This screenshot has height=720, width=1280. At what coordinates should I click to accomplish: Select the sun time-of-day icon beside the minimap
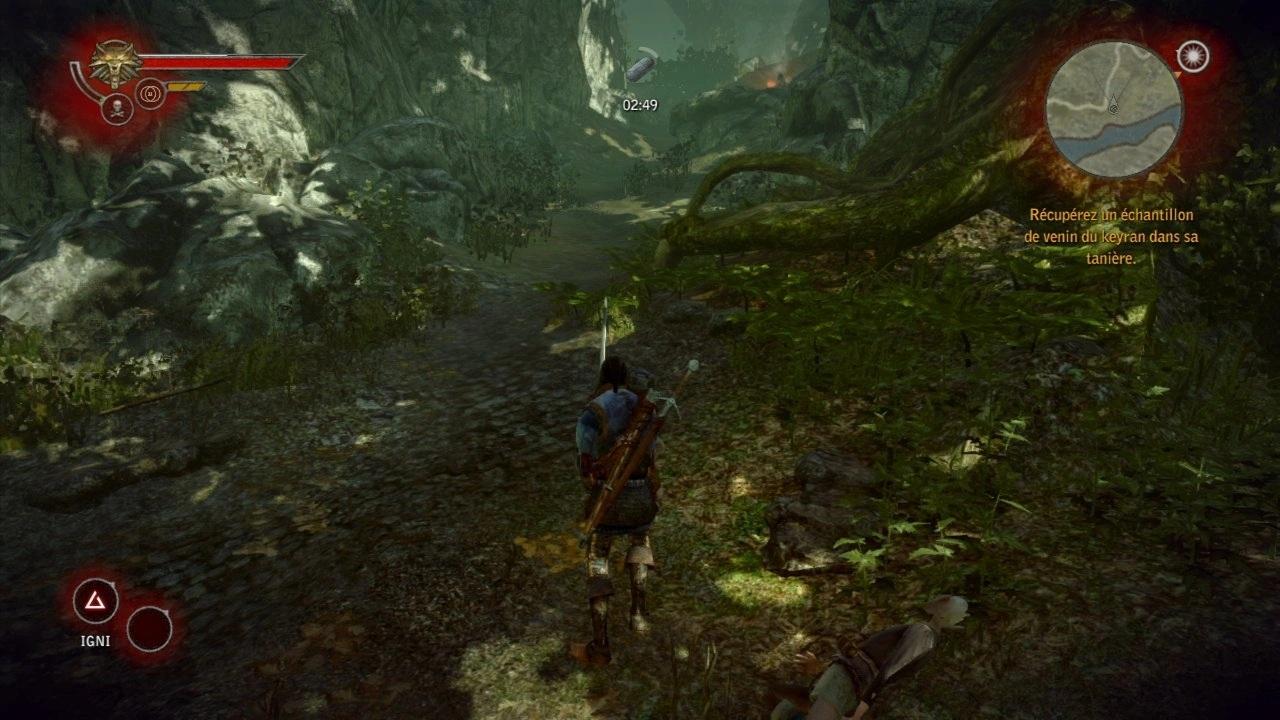[x=1193, y=57]
